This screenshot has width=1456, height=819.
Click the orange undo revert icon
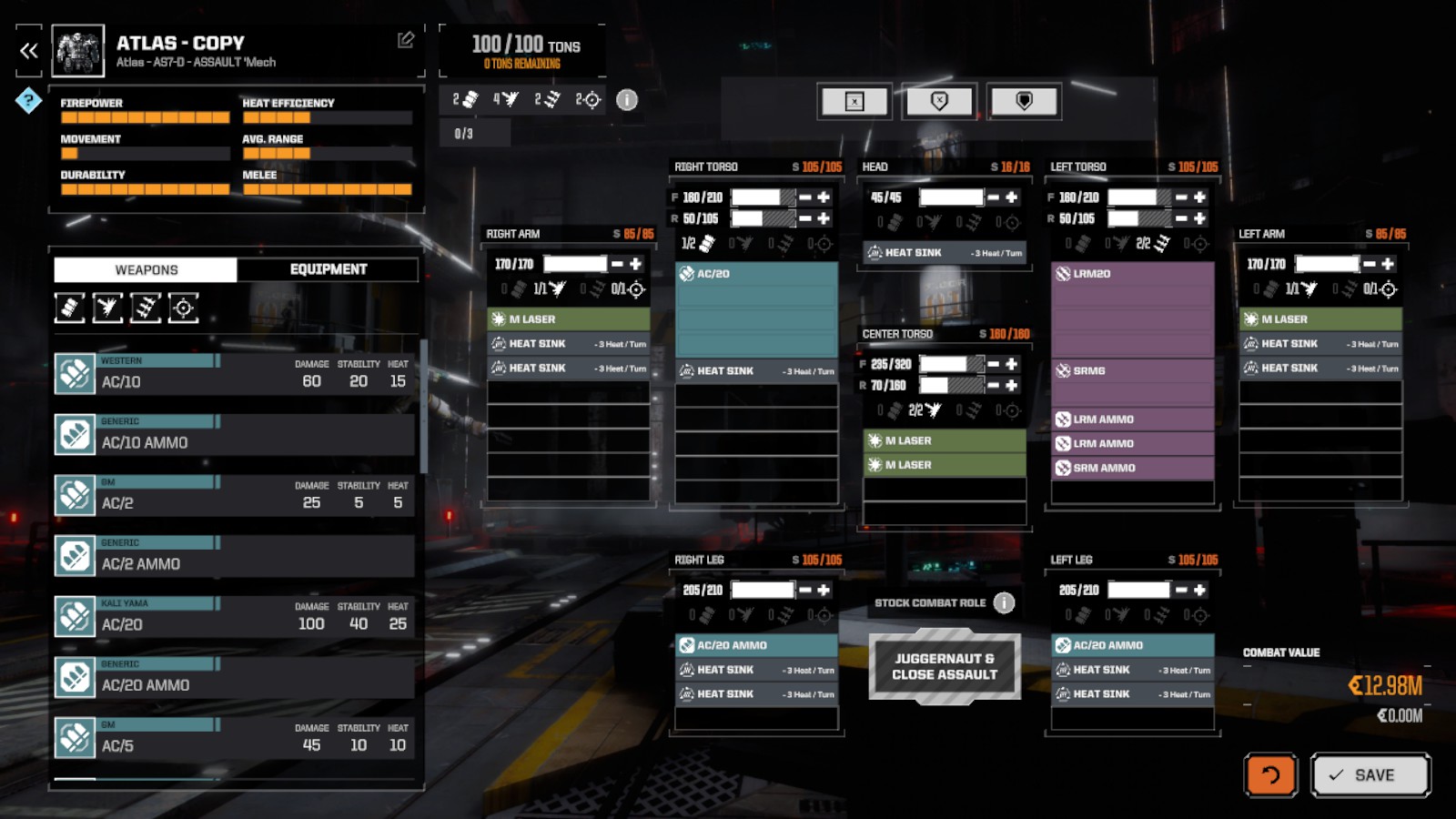pos(1270,775)
